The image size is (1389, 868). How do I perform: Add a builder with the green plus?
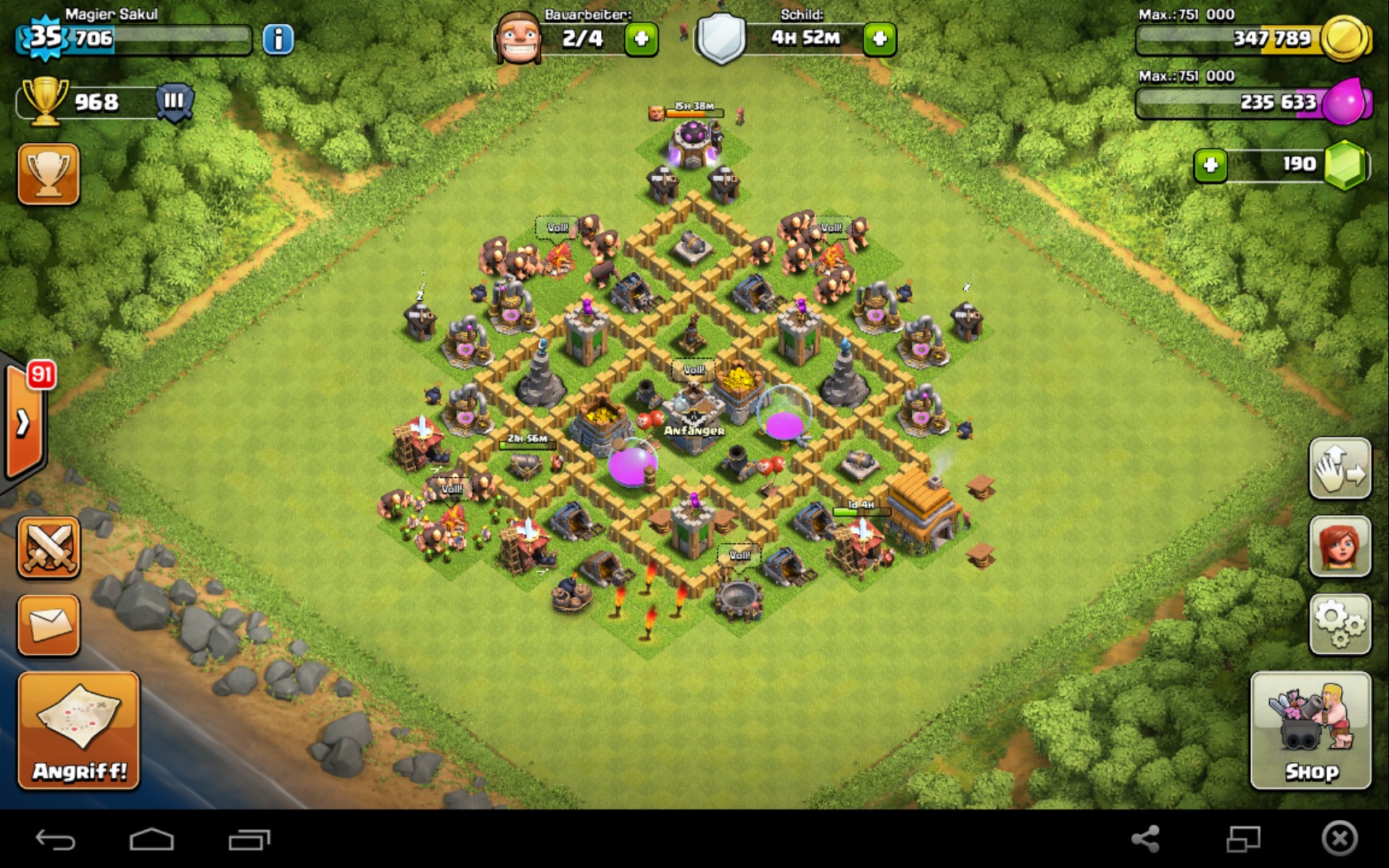coord(642,39)
